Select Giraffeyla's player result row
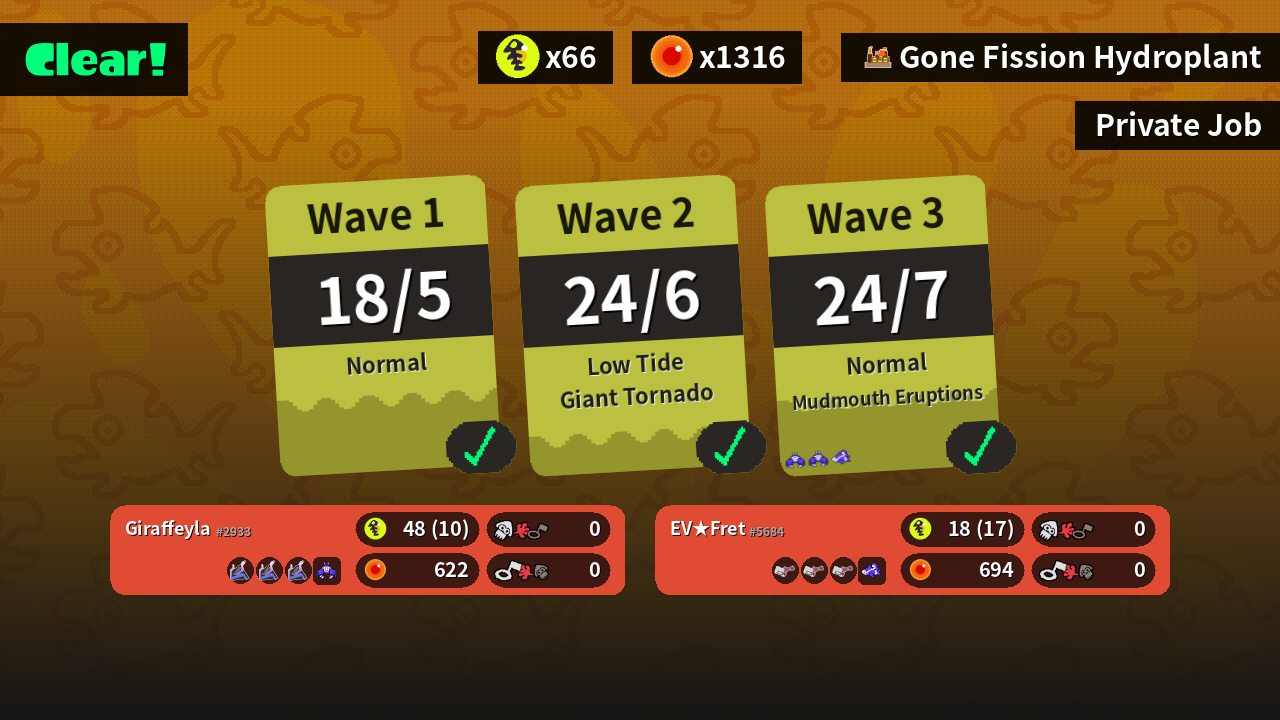The width and height of the screenshot is (1280, 720). pyautogui.click(x=367, y=550)
